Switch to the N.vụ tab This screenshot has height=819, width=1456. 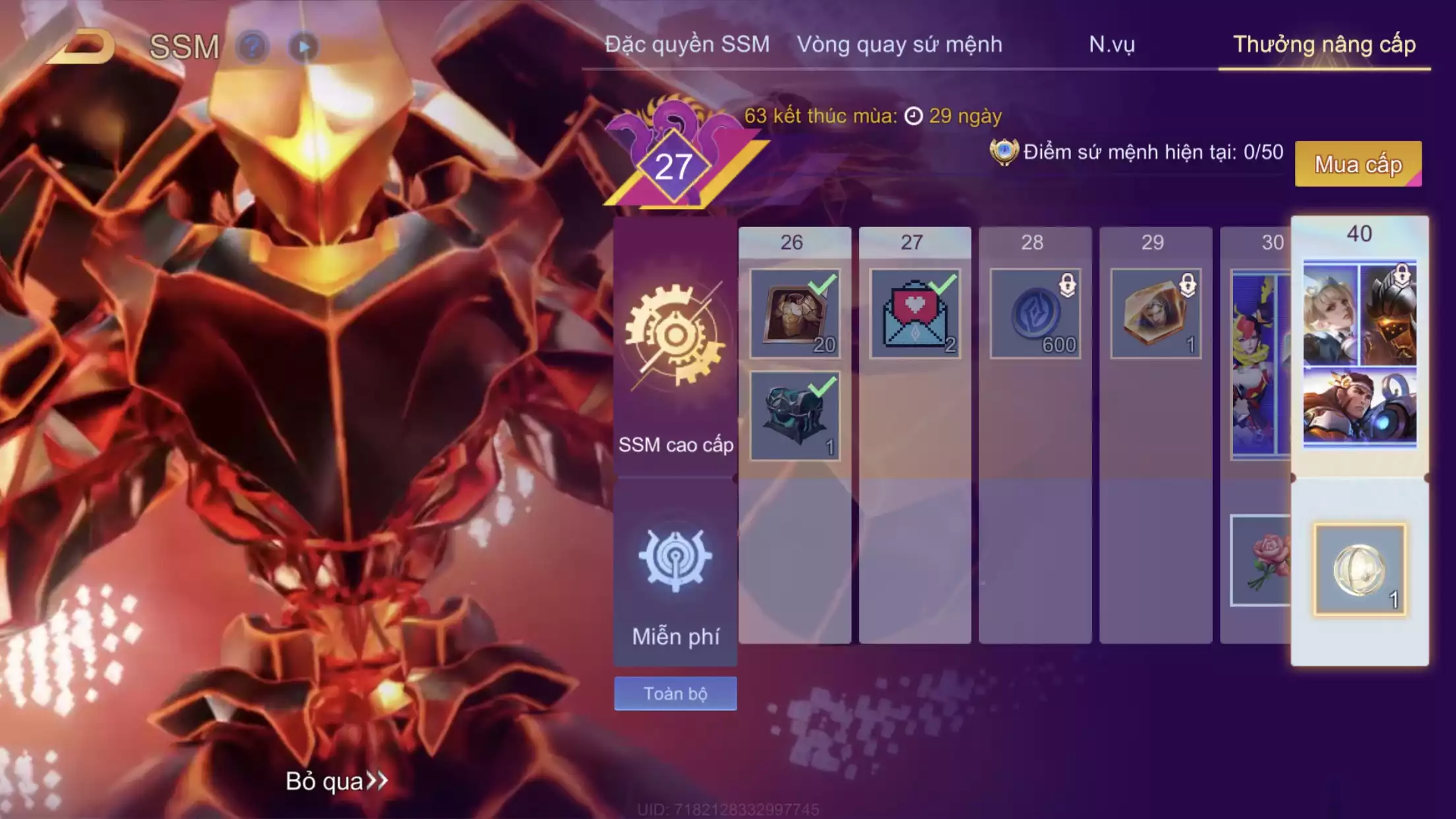coord(1112,44)
